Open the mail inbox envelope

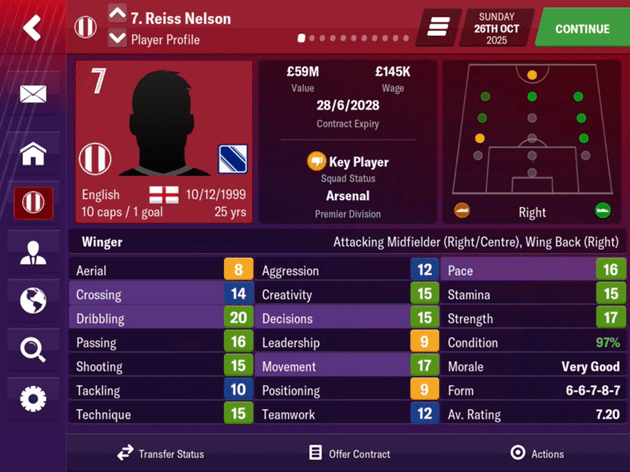(x=33, y=95)
